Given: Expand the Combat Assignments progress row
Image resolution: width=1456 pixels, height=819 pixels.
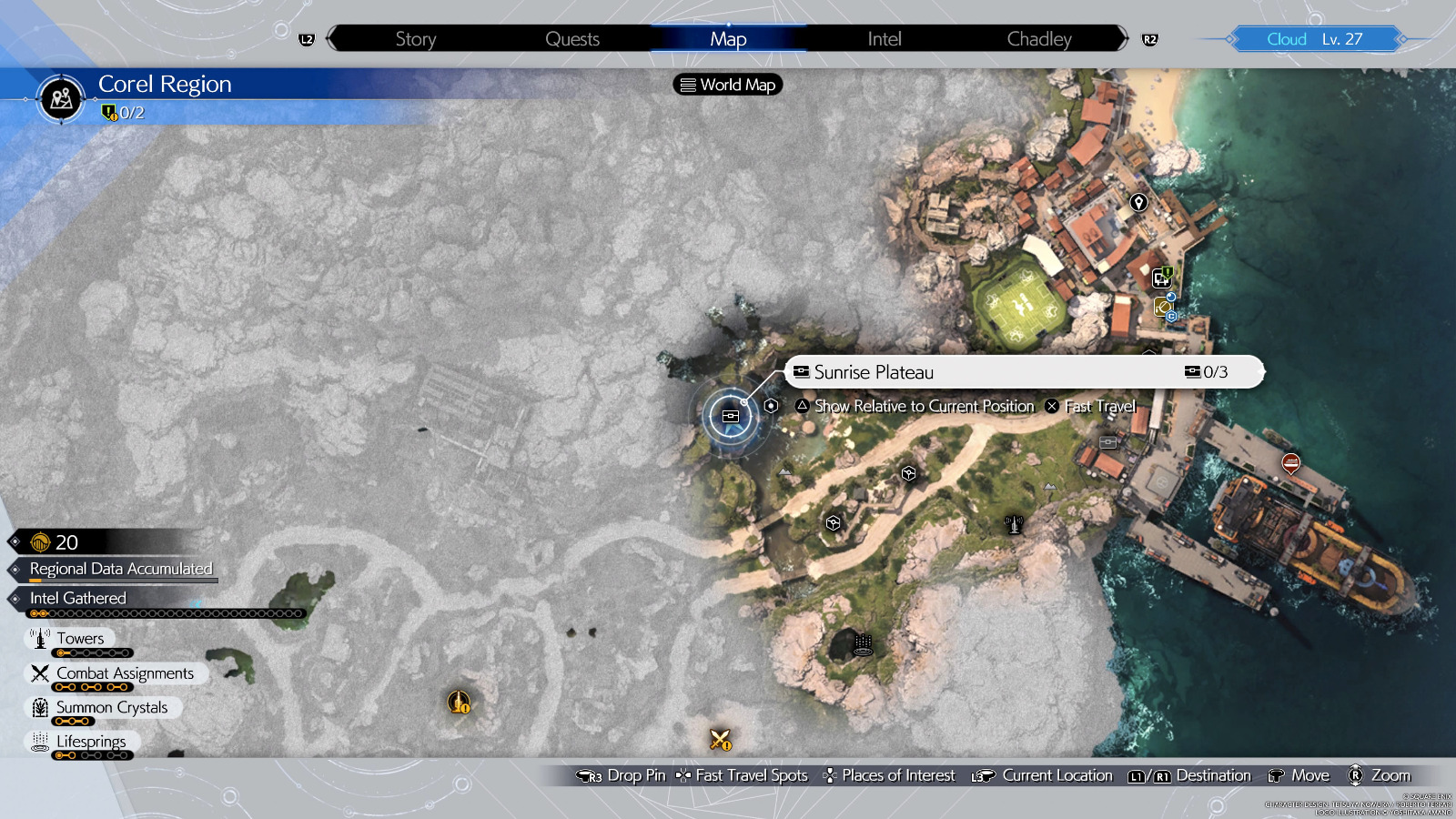Looking at the screenshot, I should point(125,672).
